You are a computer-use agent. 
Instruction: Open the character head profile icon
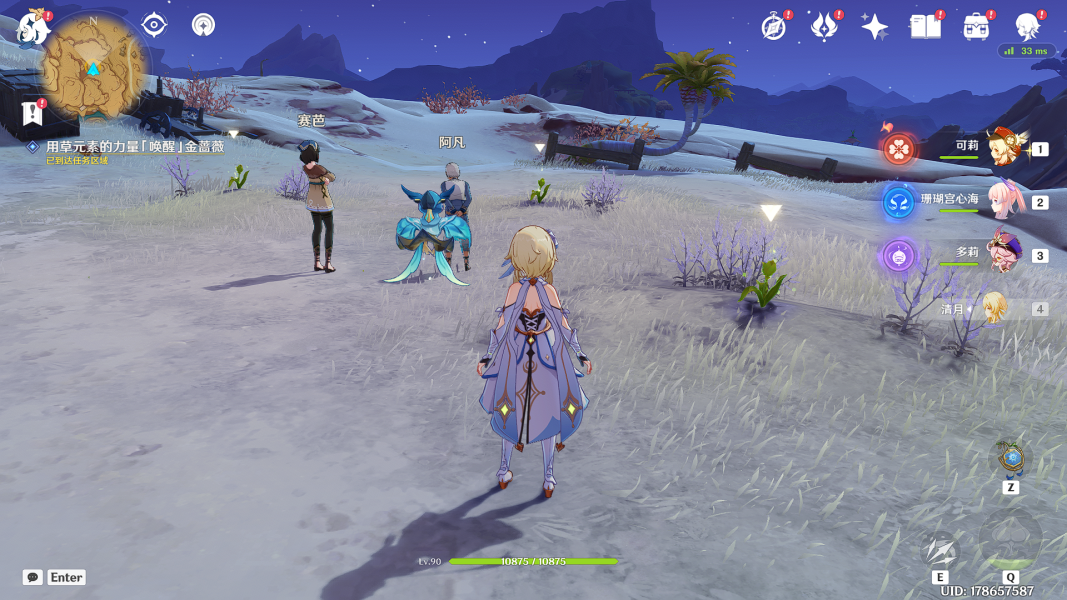(1027, 27)
